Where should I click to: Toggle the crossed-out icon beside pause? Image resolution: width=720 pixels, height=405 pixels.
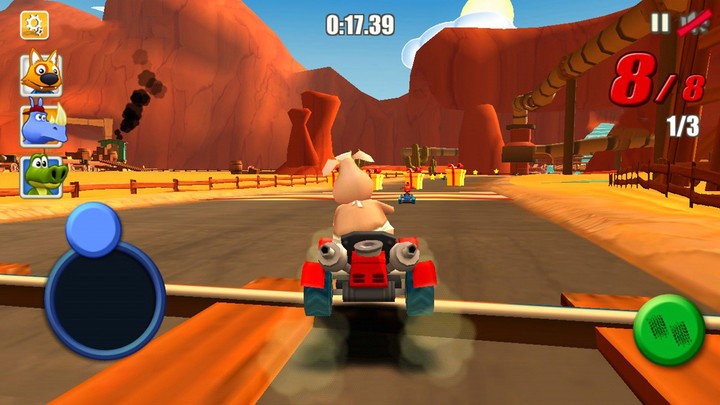tap(691, 23)
